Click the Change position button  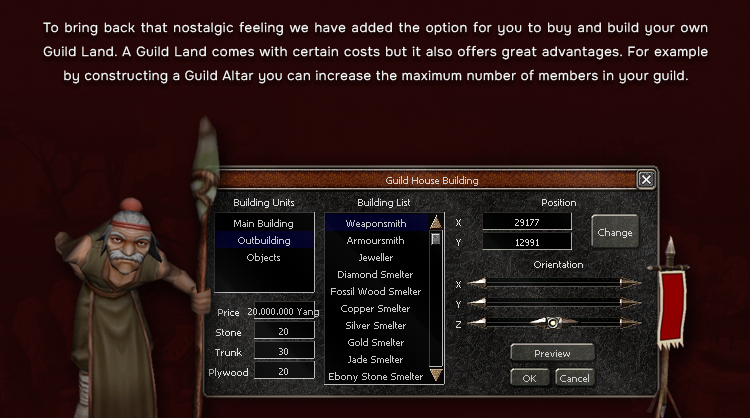coord(614,232)
